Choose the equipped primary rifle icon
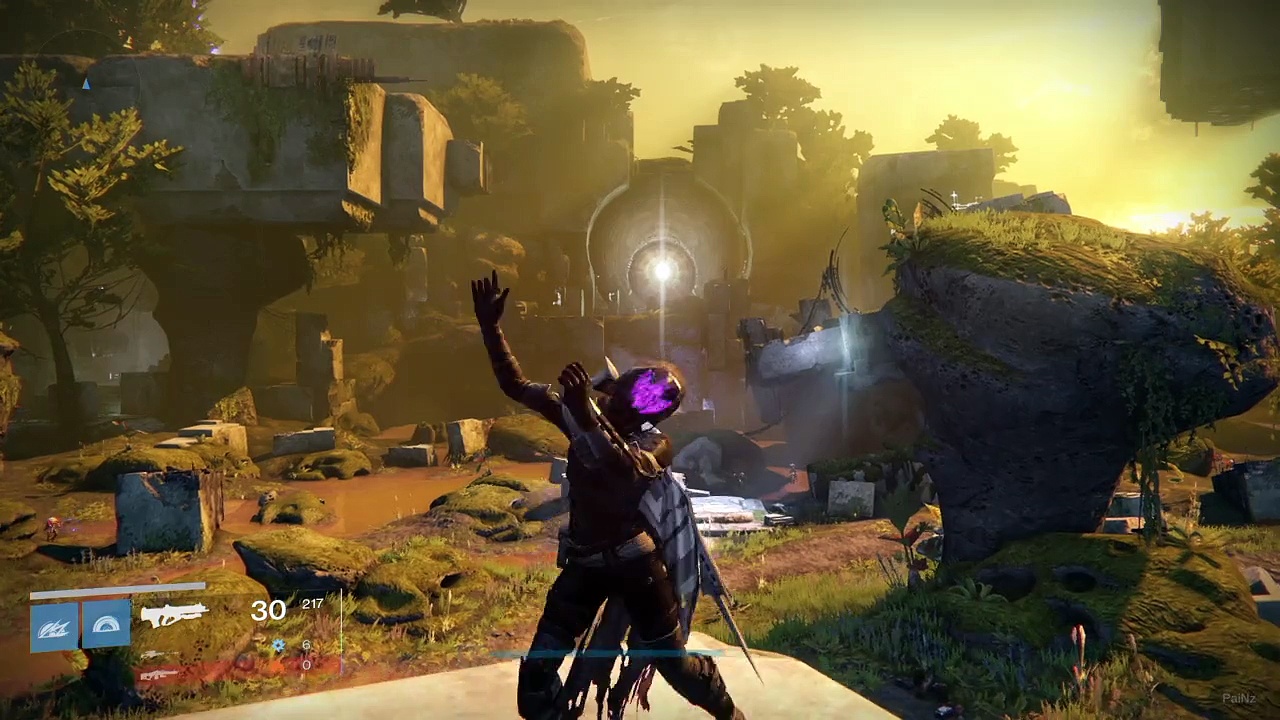1280x720 pixels. coord(174,614)
